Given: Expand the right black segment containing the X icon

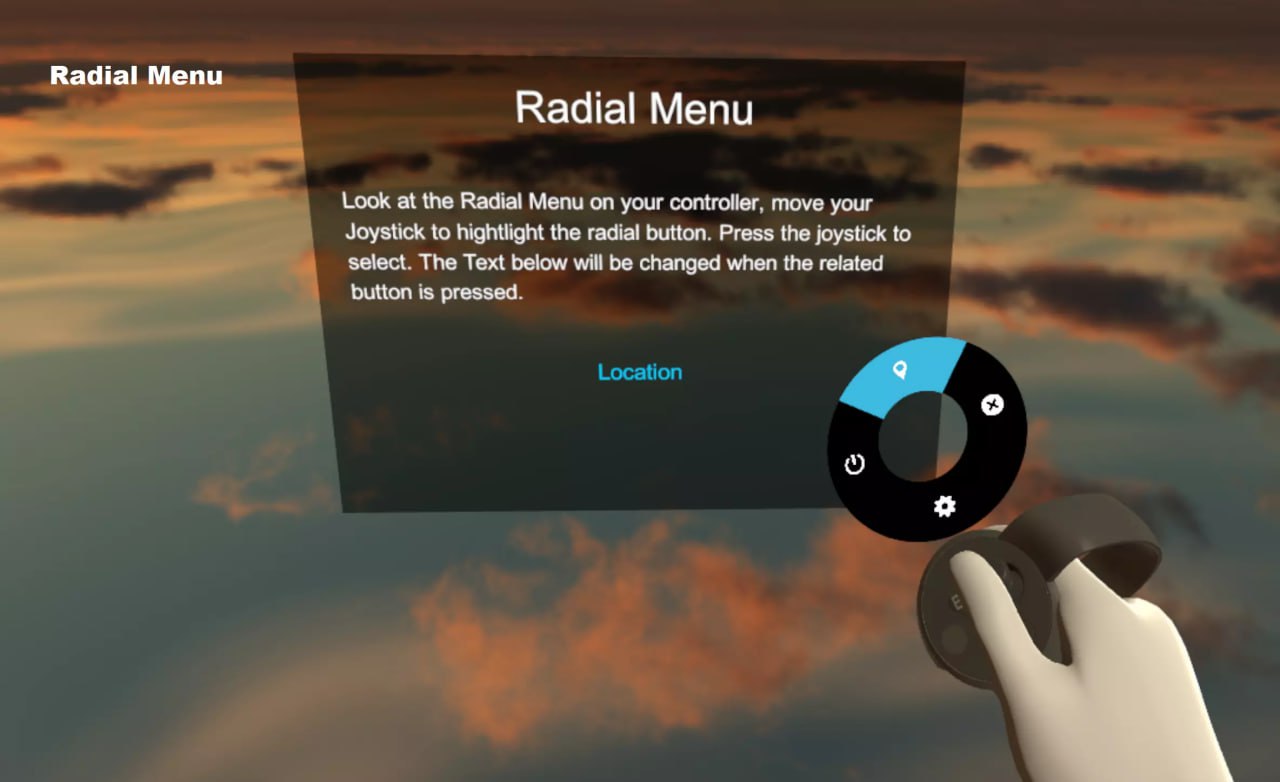Looking at the screenshot, I should [991, 406].
